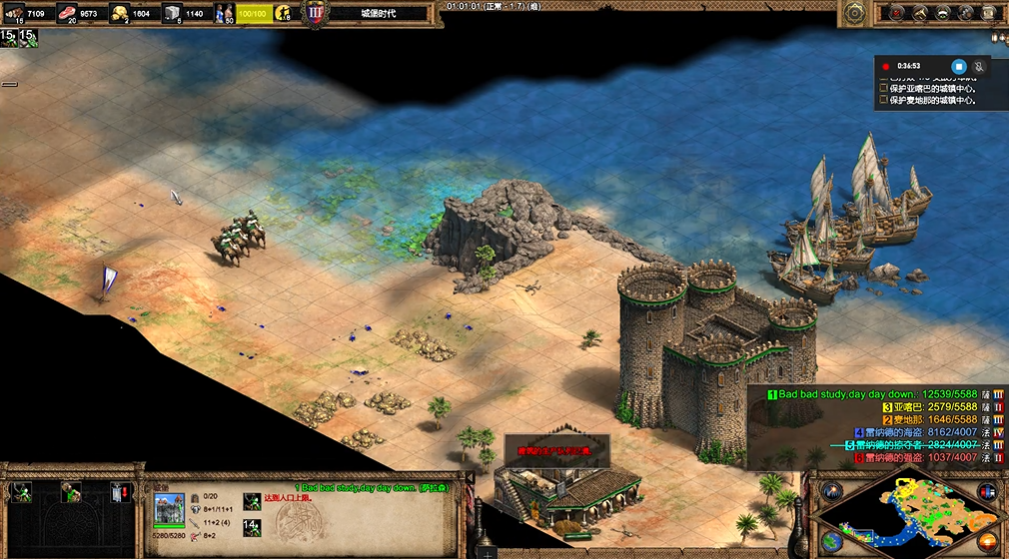Click the minimap signal flare button

(832, 491)
